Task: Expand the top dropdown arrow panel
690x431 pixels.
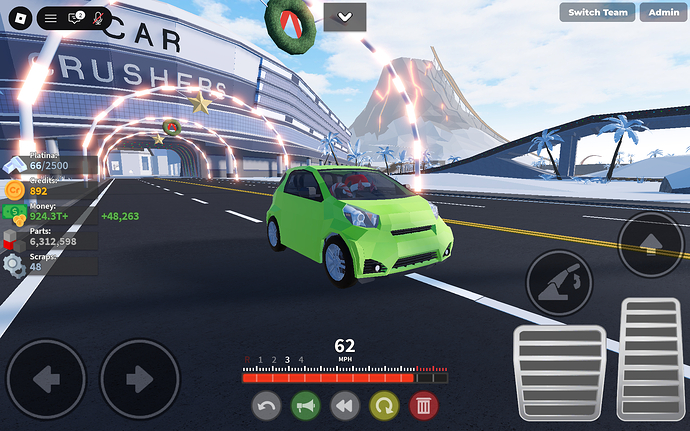Action: click(x=345, y=17)
